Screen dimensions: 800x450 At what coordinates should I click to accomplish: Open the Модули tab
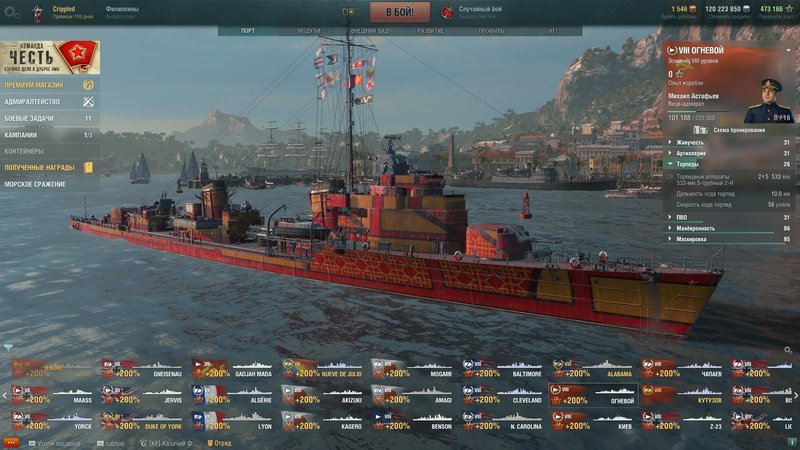pos(309,31)
